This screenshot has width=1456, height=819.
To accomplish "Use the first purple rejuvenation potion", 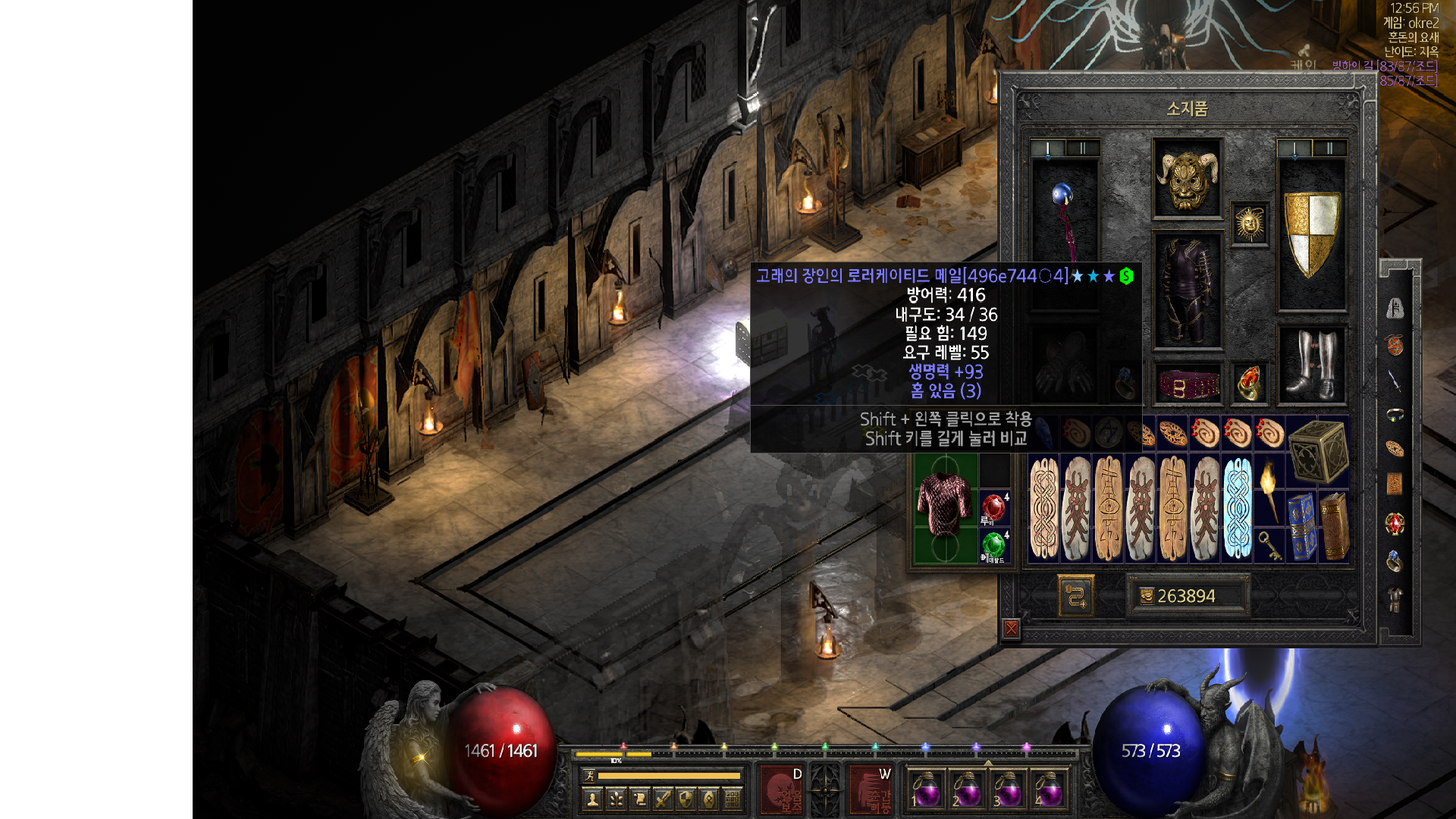I will (x=925, y=789).
